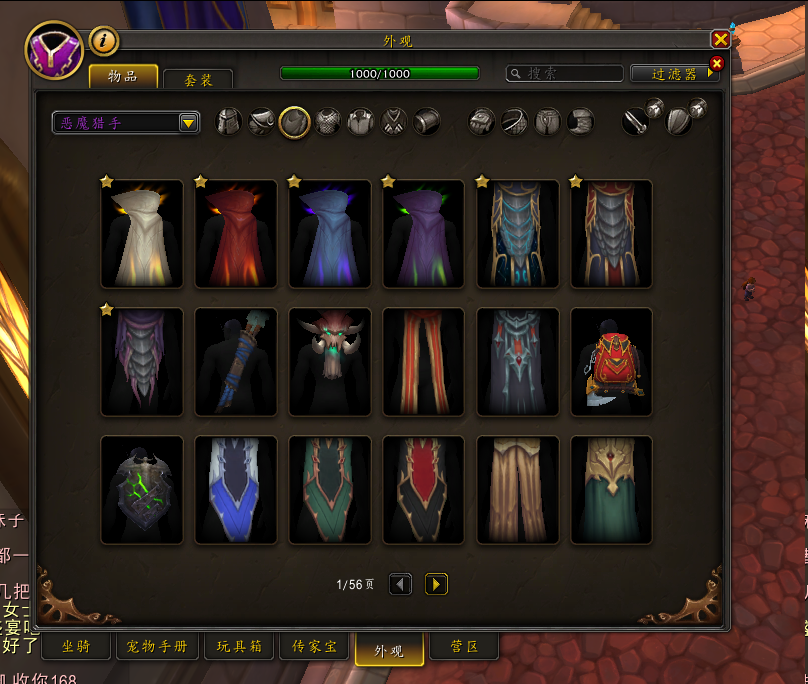Open the 坐骑 mounts tab
808x684 pixels.
point(75,647)
